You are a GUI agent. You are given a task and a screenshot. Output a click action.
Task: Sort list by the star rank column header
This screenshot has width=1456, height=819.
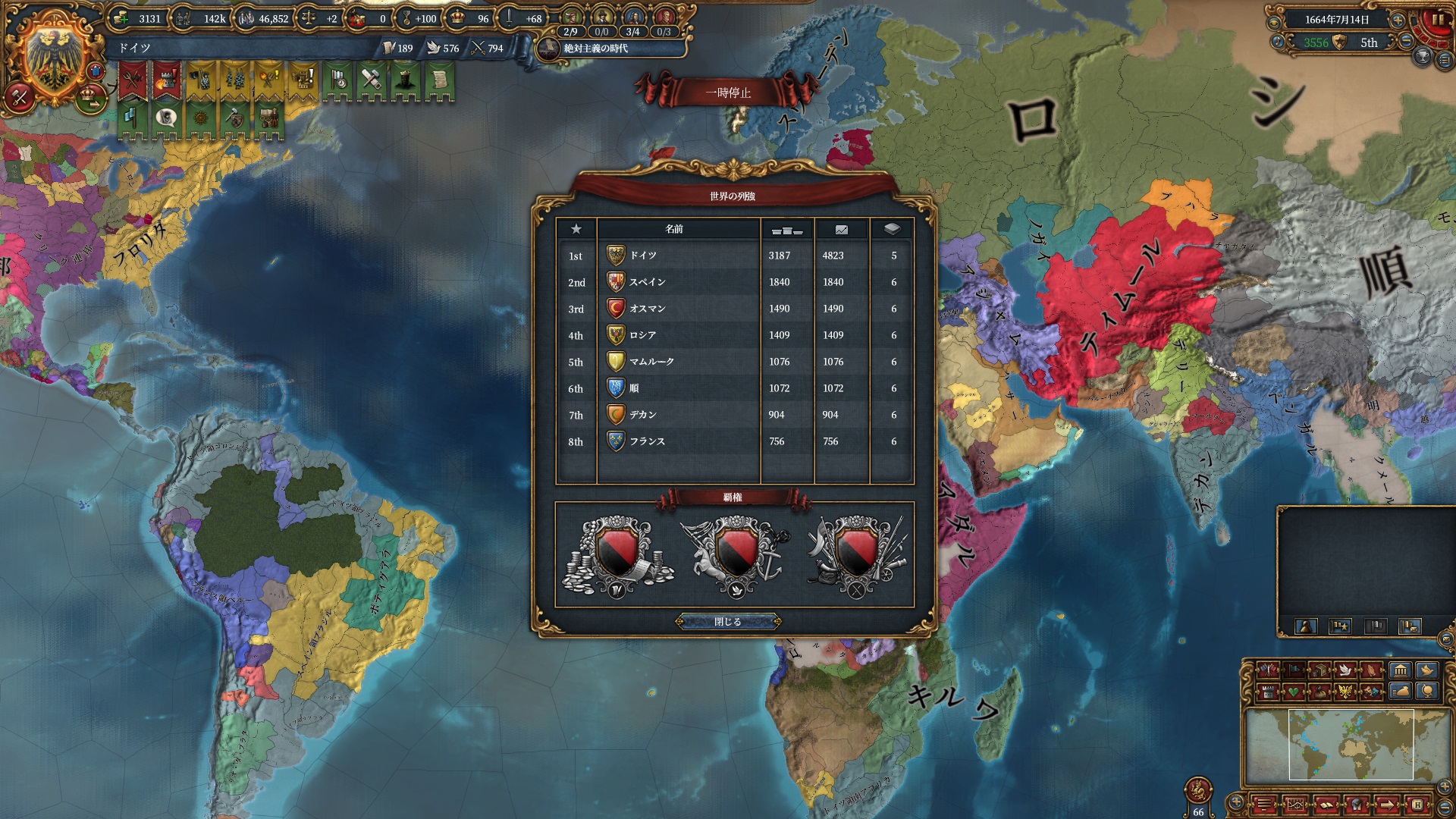[x=576, y=229]
